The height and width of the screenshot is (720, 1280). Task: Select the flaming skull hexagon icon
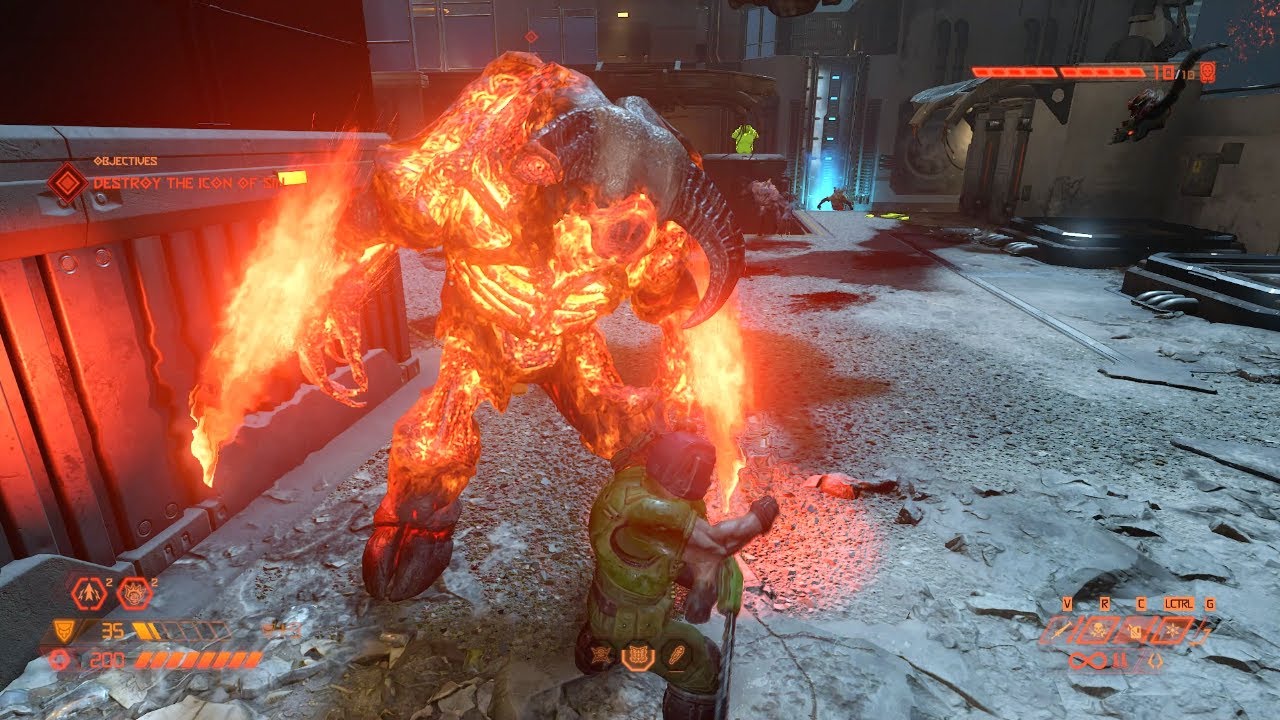point(133,594)
